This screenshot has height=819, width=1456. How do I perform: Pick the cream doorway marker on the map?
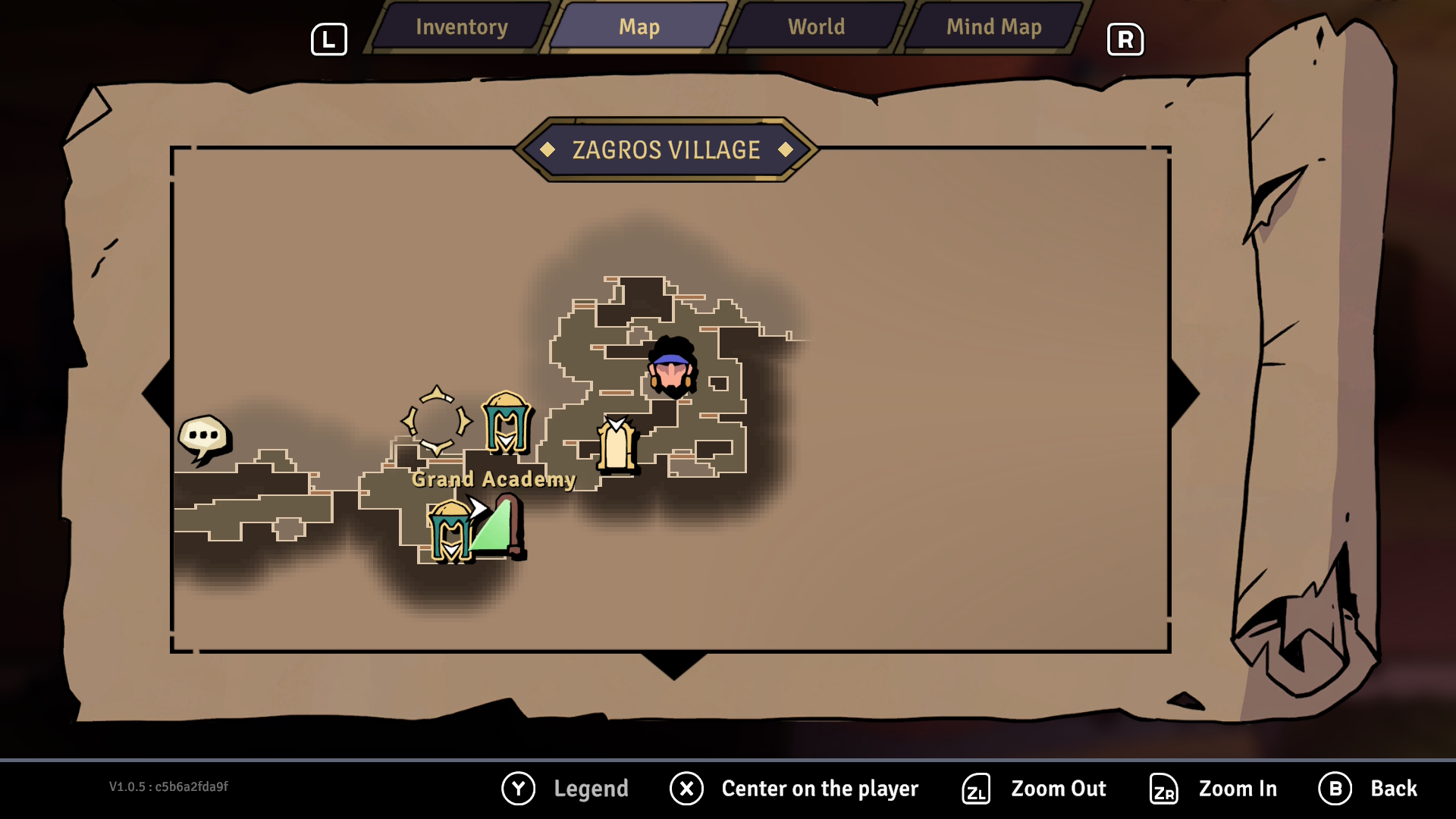point(616,445)
